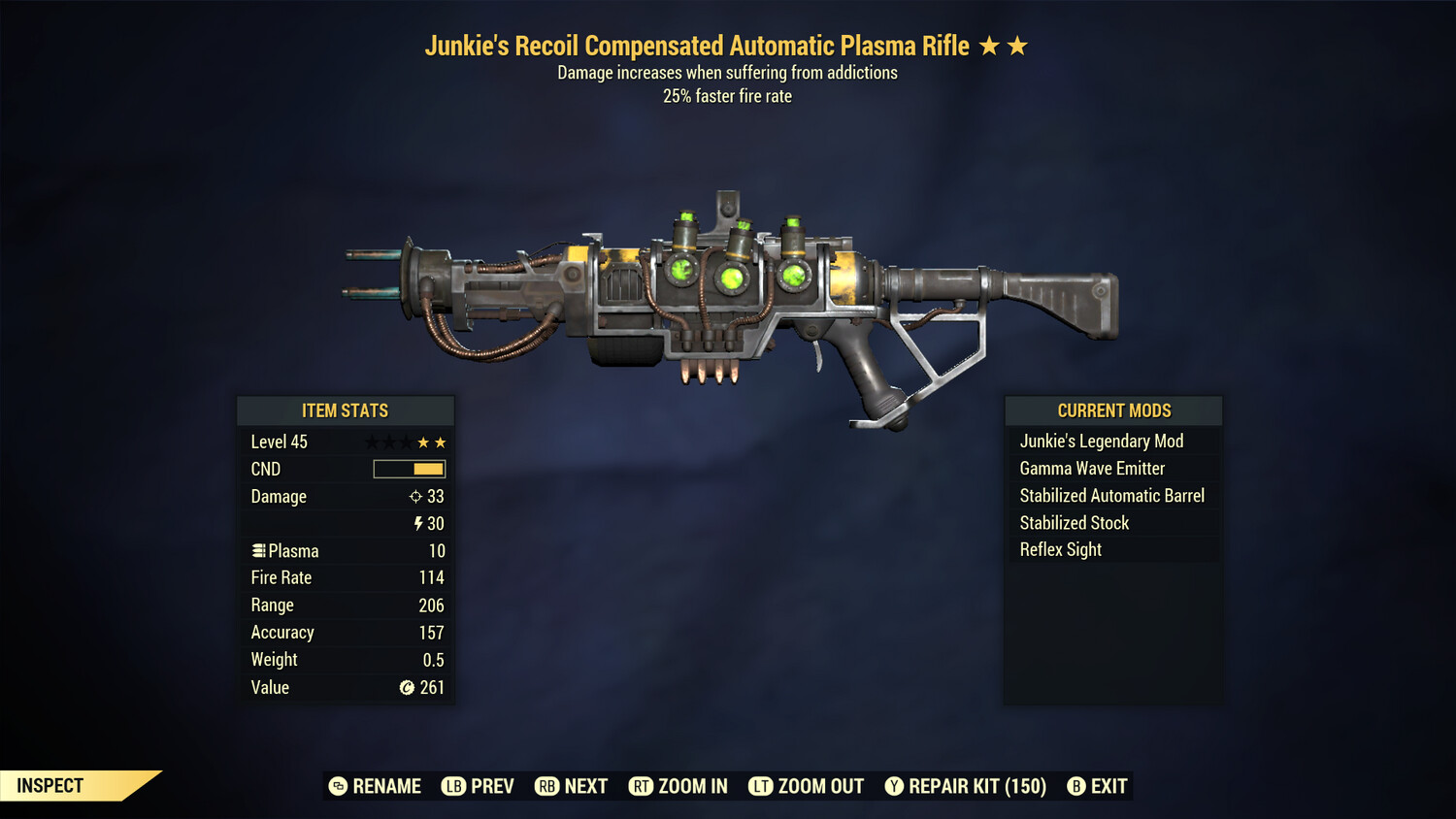Click the lightning bolt energy damage icon
The height and width of the screenshot is (819, 1456).
(417, 524)
